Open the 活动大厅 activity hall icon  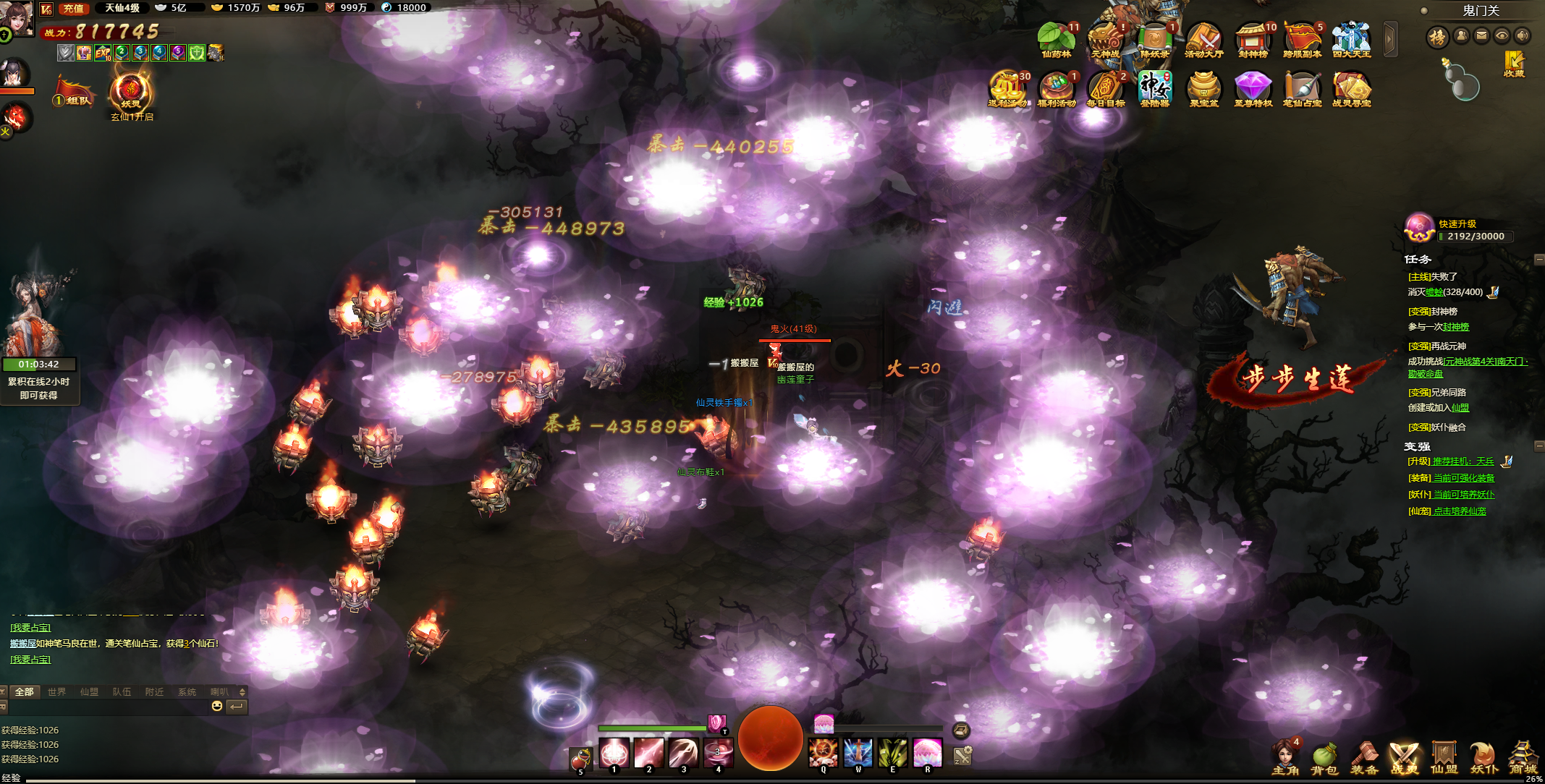coord(1203,40)
